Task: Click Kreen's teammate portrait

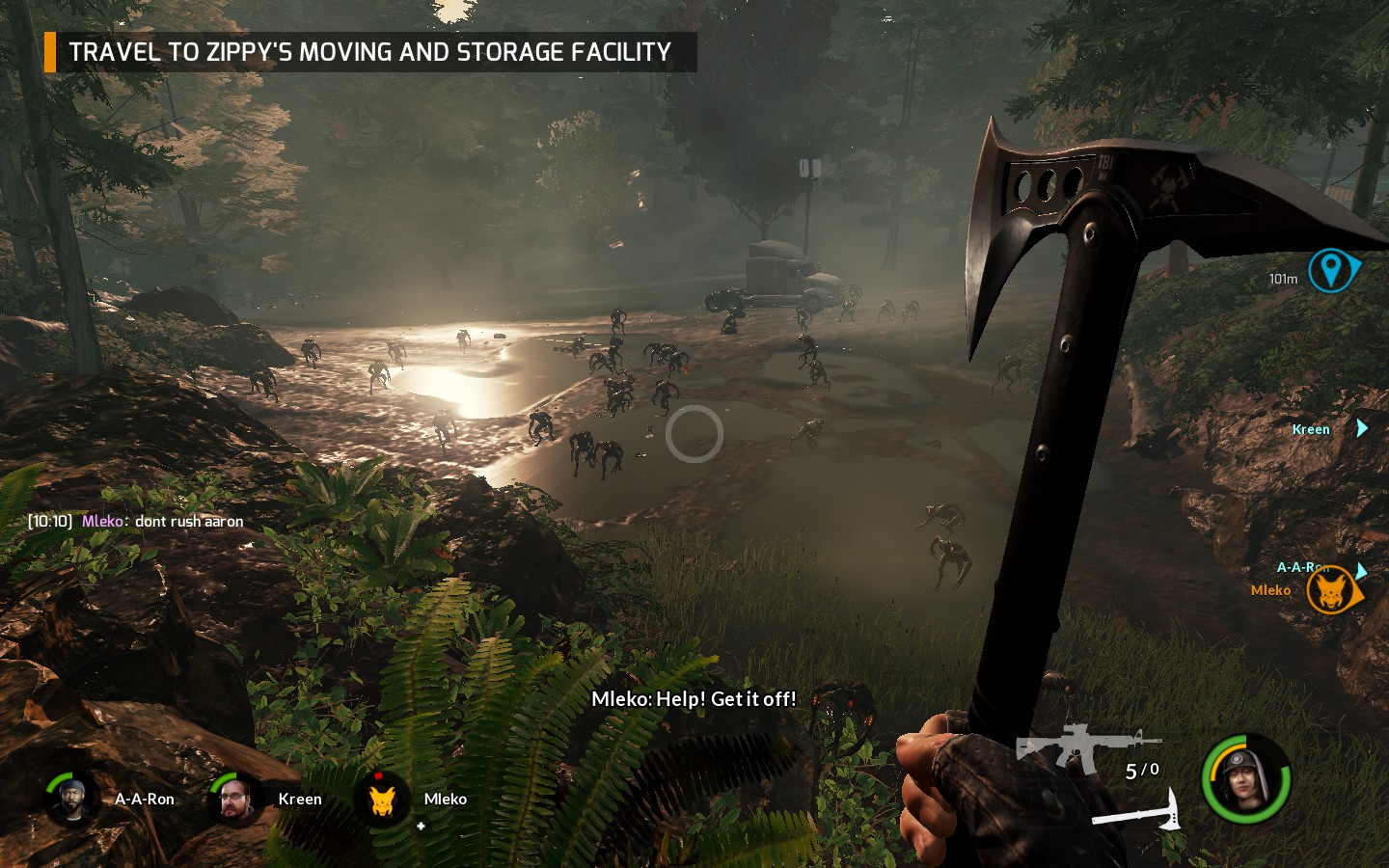Action: tap(232, 799)
